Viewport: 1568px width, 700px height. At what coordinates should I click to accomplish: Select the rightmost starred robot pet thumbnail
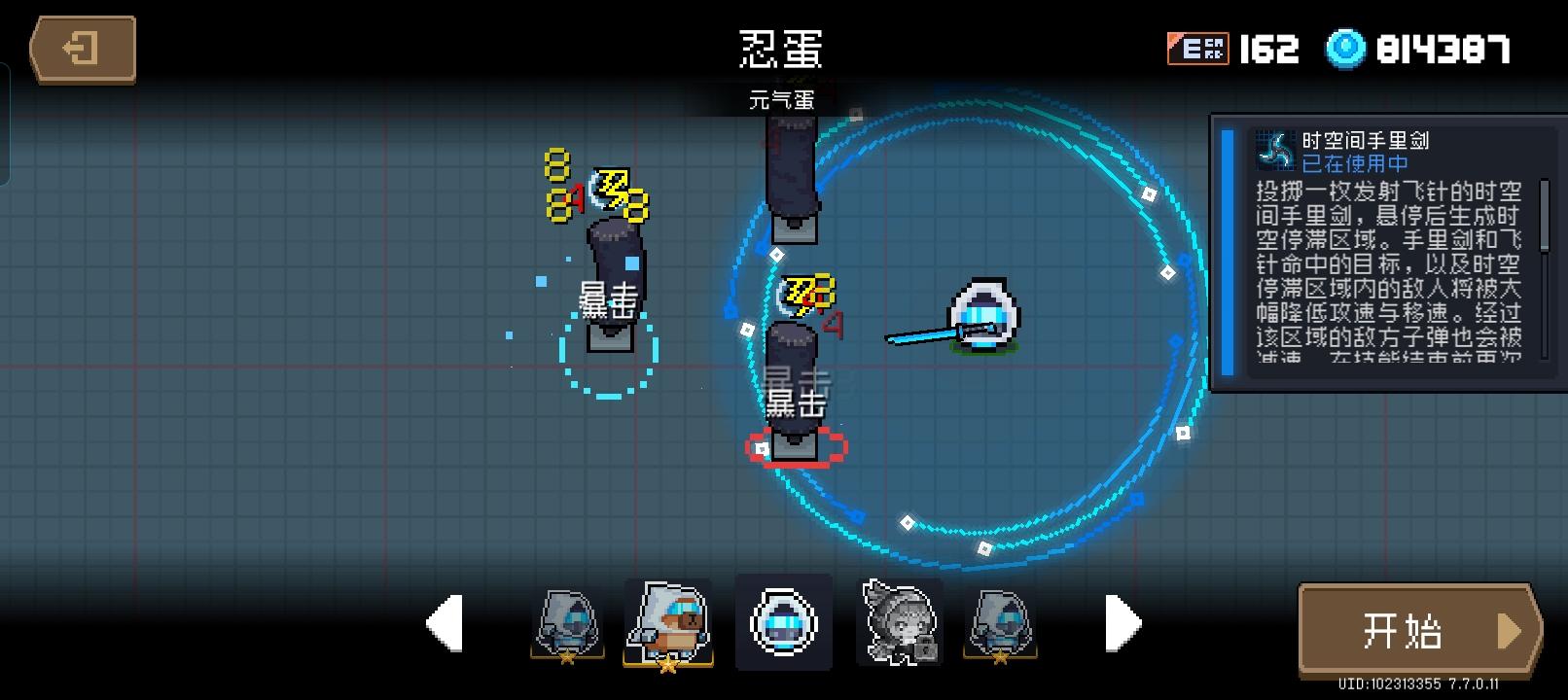tap(998, 622)
